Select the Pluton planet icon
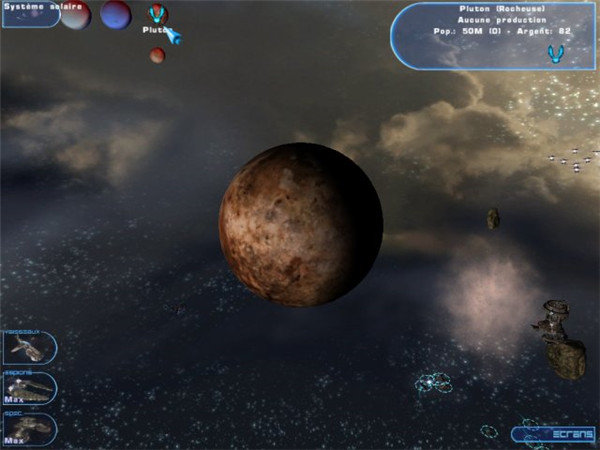This screenshot has height=450, width=600. (x=156, y=14)
